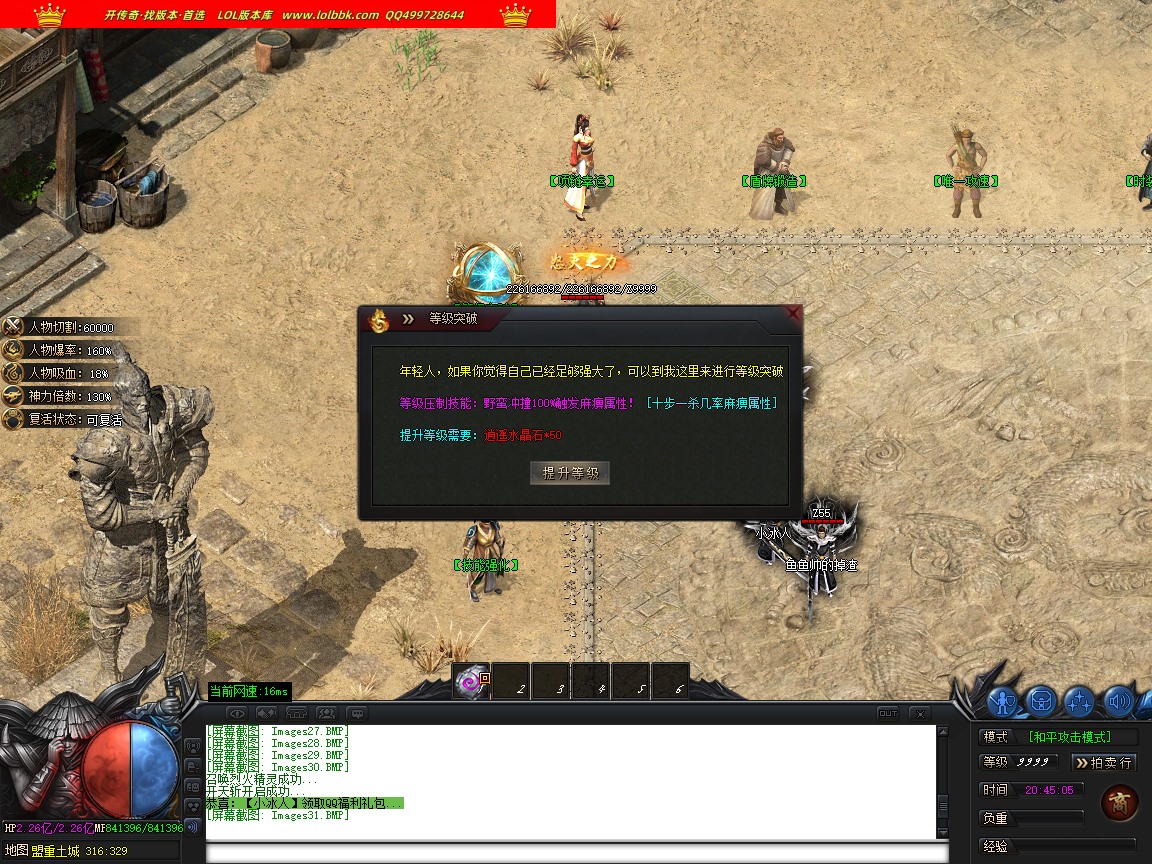This screenshot has height=864, width=1152.
Task: Open the red 商 shop button
Action: pos(1118,802)
